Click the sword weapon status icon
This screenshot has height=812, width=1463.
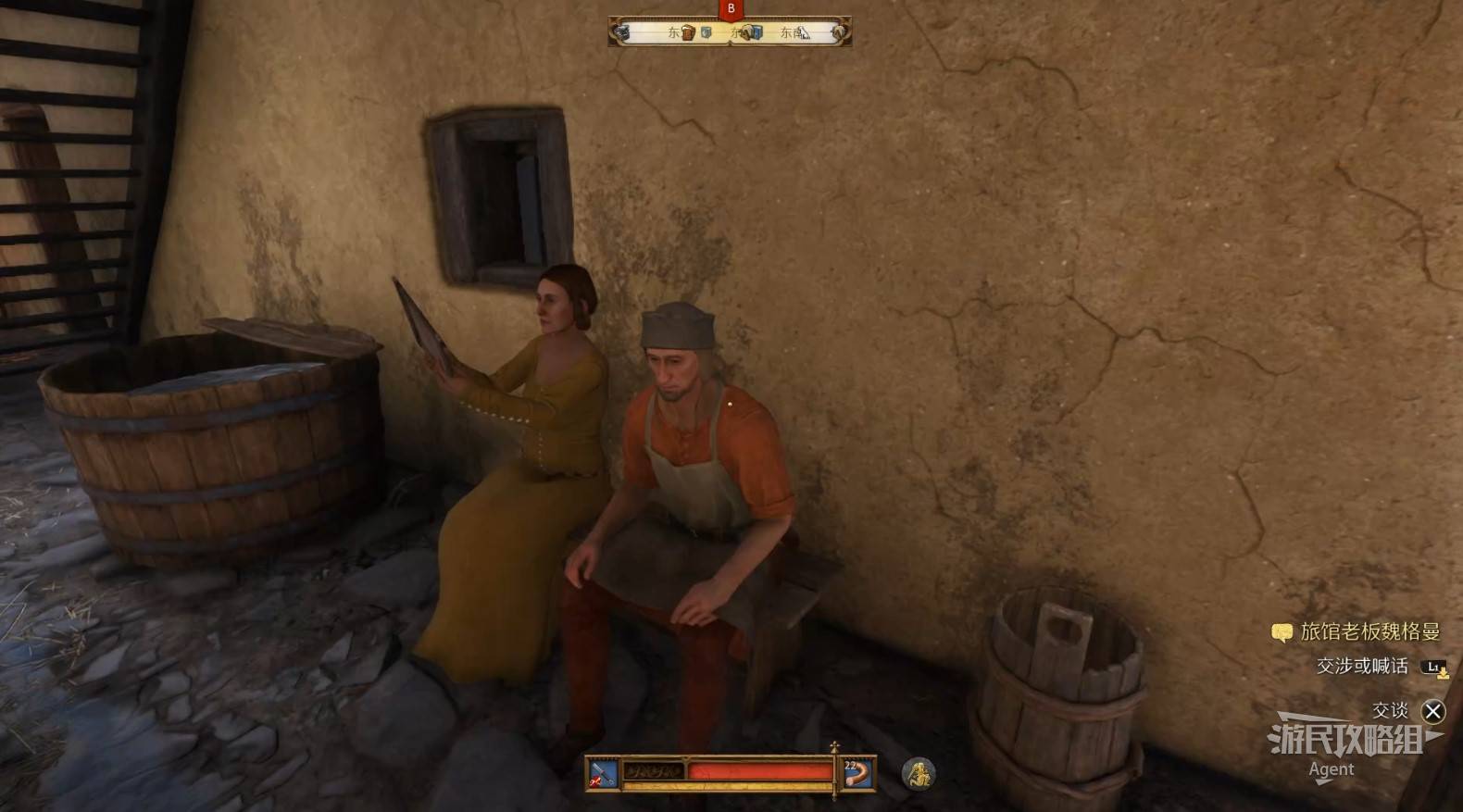pos(604,773)
